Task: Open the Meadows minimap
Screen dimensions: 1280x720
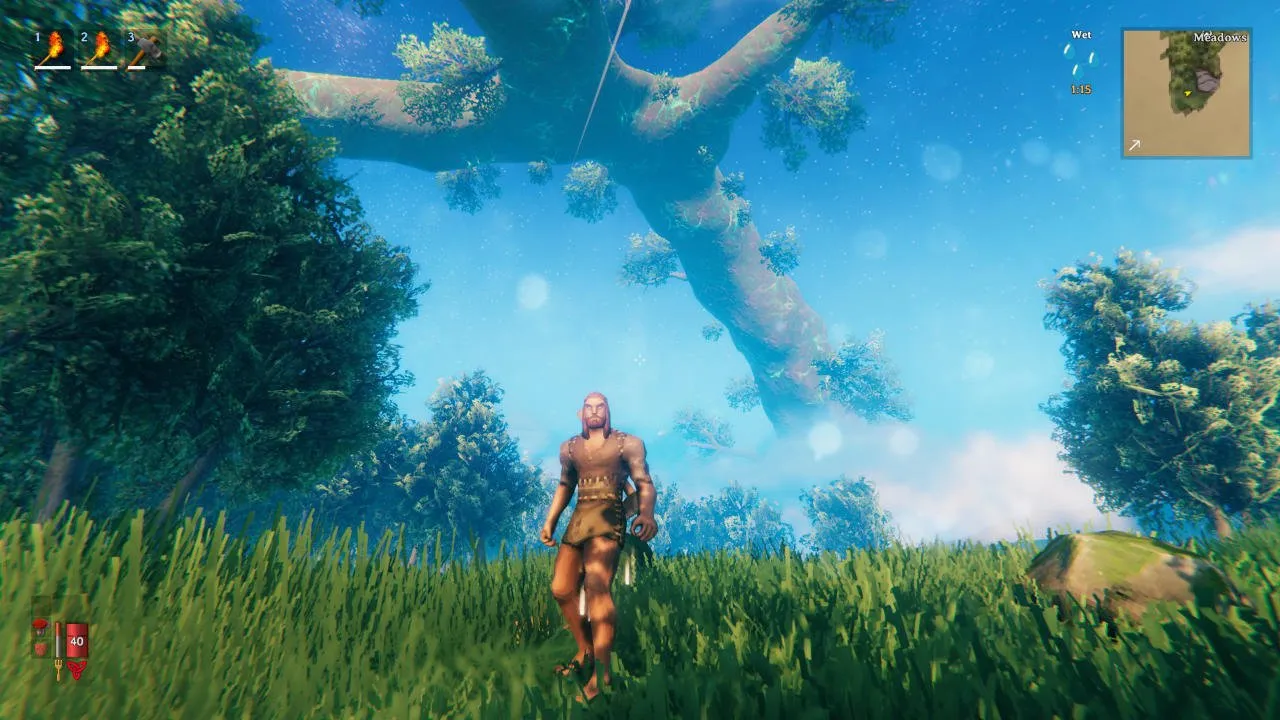Action: (1186, 93)
